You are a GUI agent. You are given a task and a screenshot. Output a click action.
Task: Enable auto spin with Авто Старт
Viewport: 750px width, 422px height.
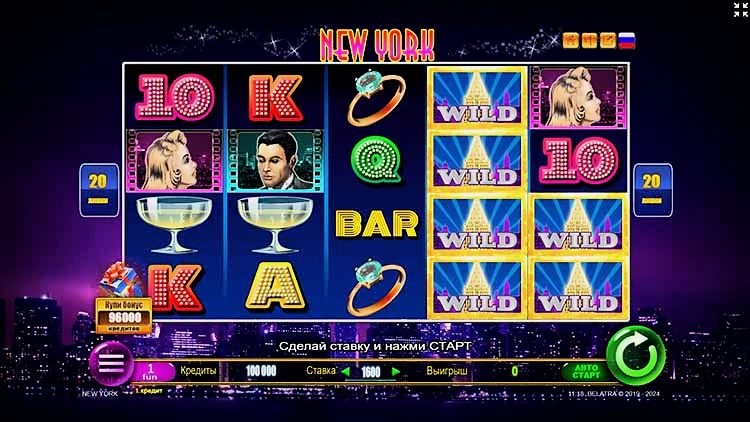587,371
